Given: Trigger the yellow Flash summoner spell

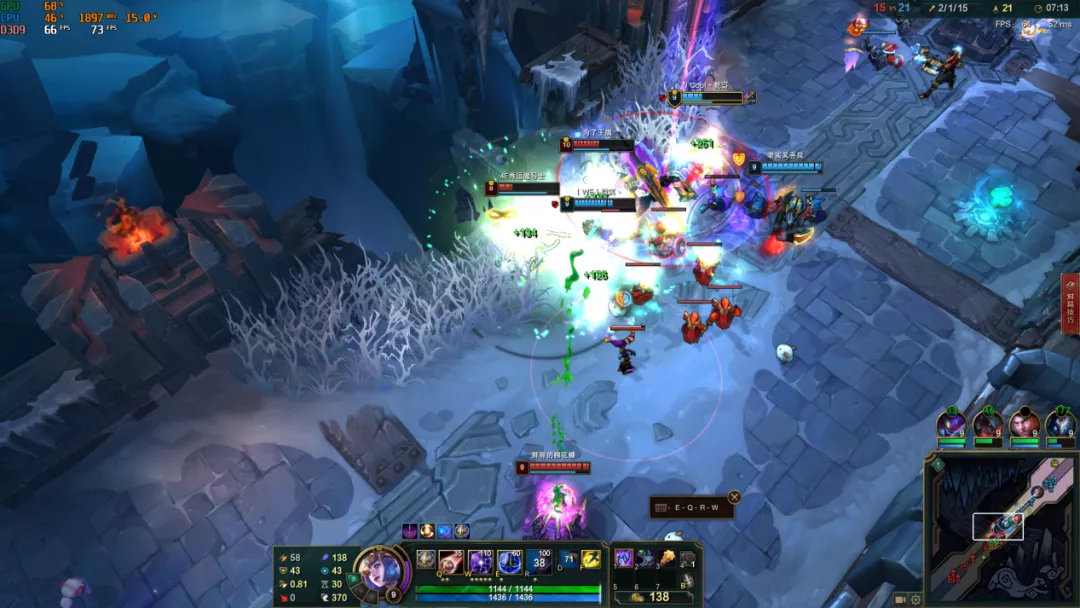Looking at the screenshot, I should pyautogui.click(x=590, y=560).
